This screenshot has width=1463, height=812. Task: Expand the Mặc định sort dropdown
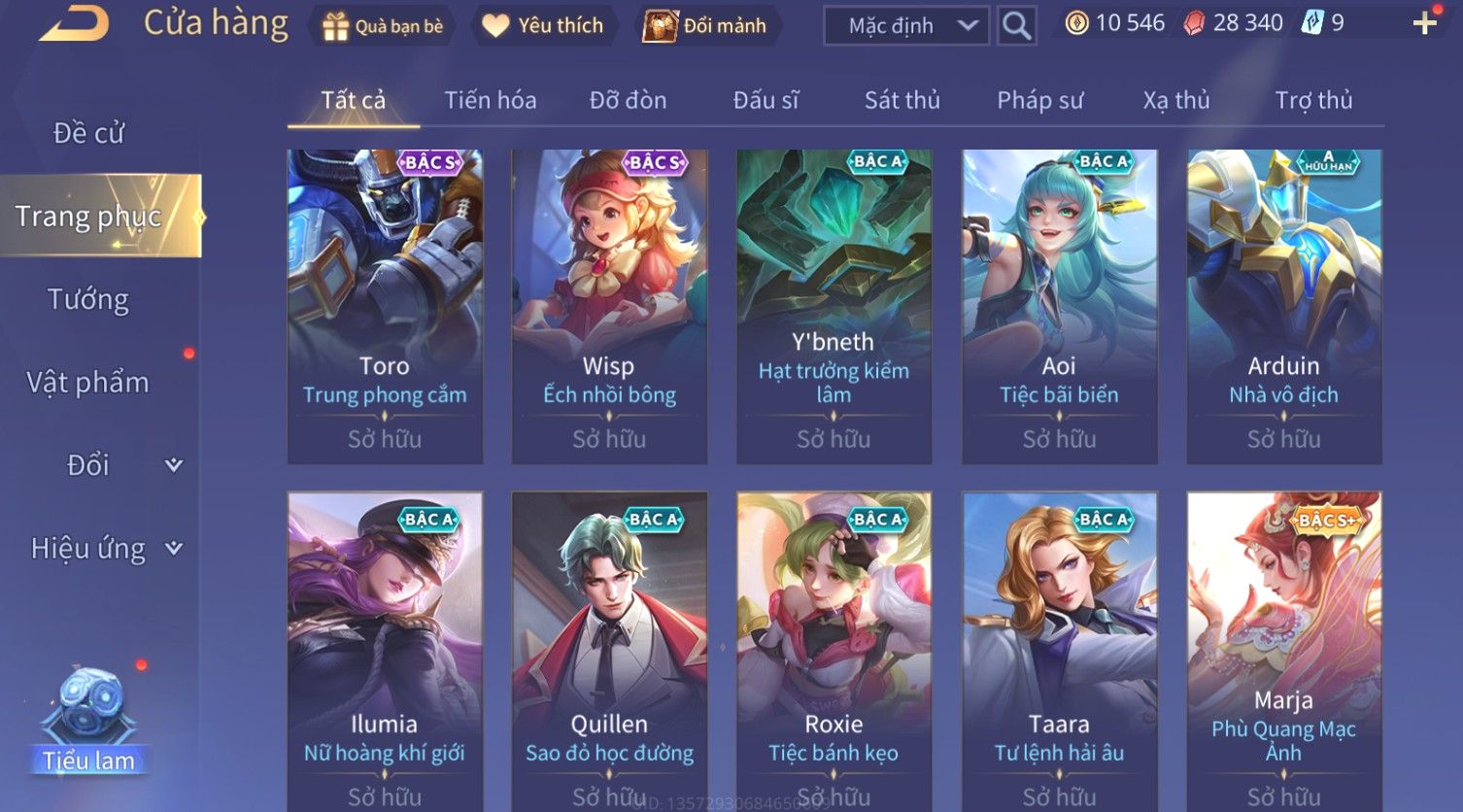(x=905, y=26)
